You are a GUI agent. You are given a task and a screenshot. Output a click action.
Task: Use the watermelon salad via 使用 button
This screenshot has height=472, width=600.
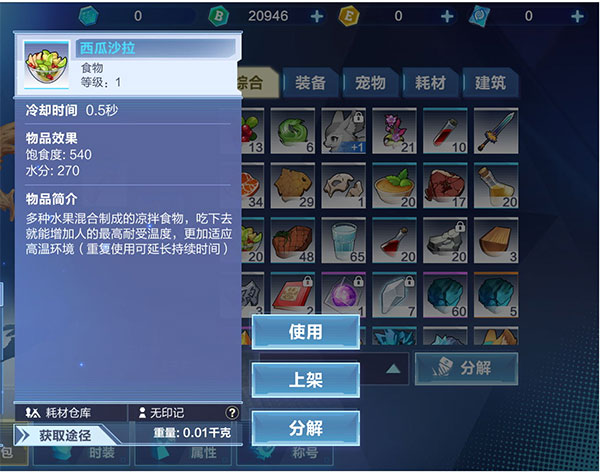coord(305,332)
